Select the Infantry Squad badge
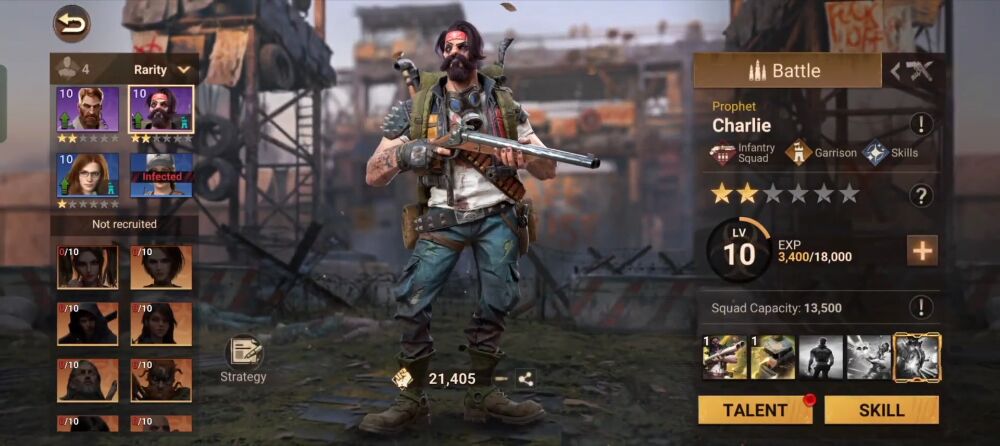 point(741,153)
